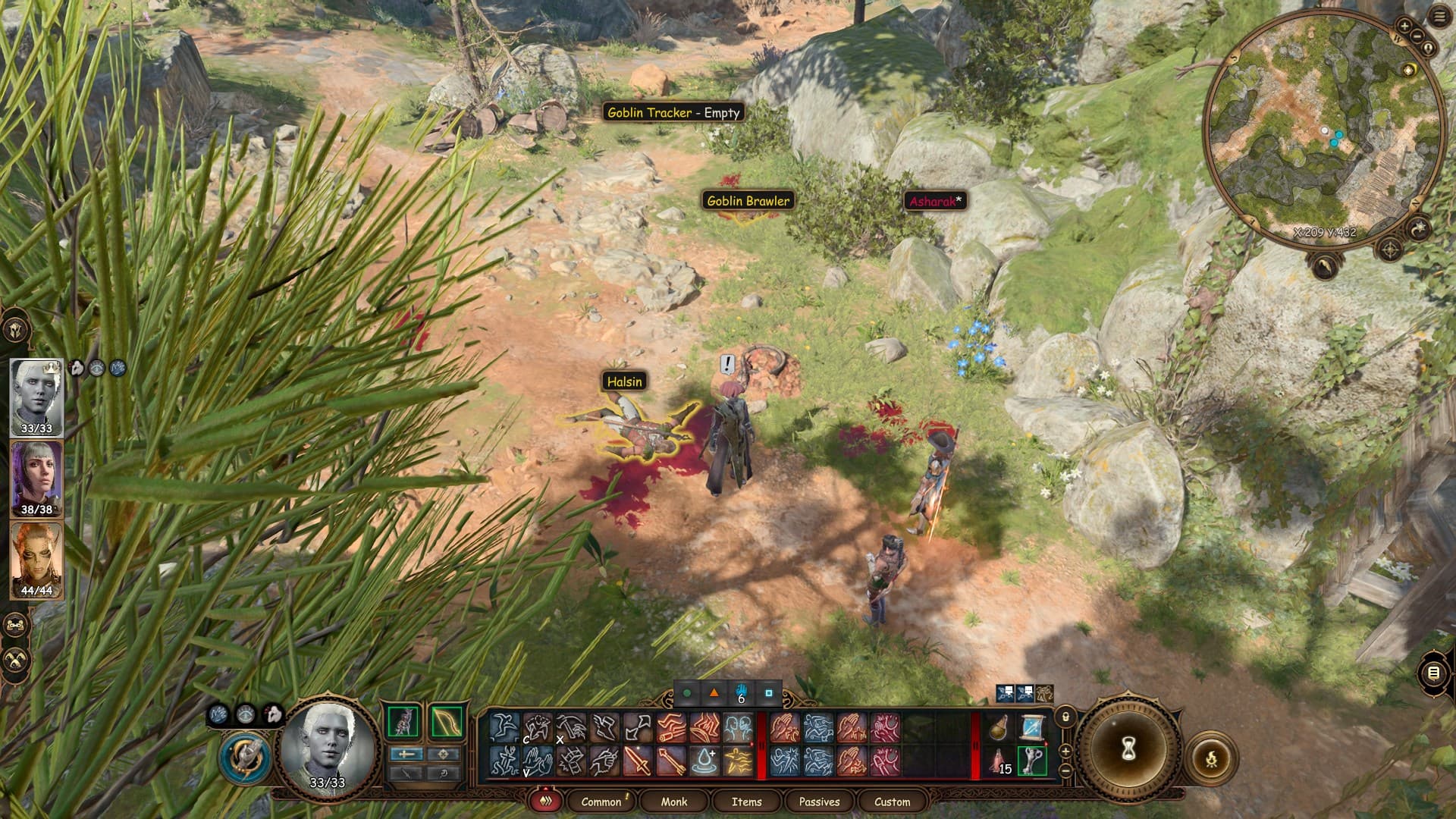Select the ranged bow weapon set

click(x=446, y=722)
